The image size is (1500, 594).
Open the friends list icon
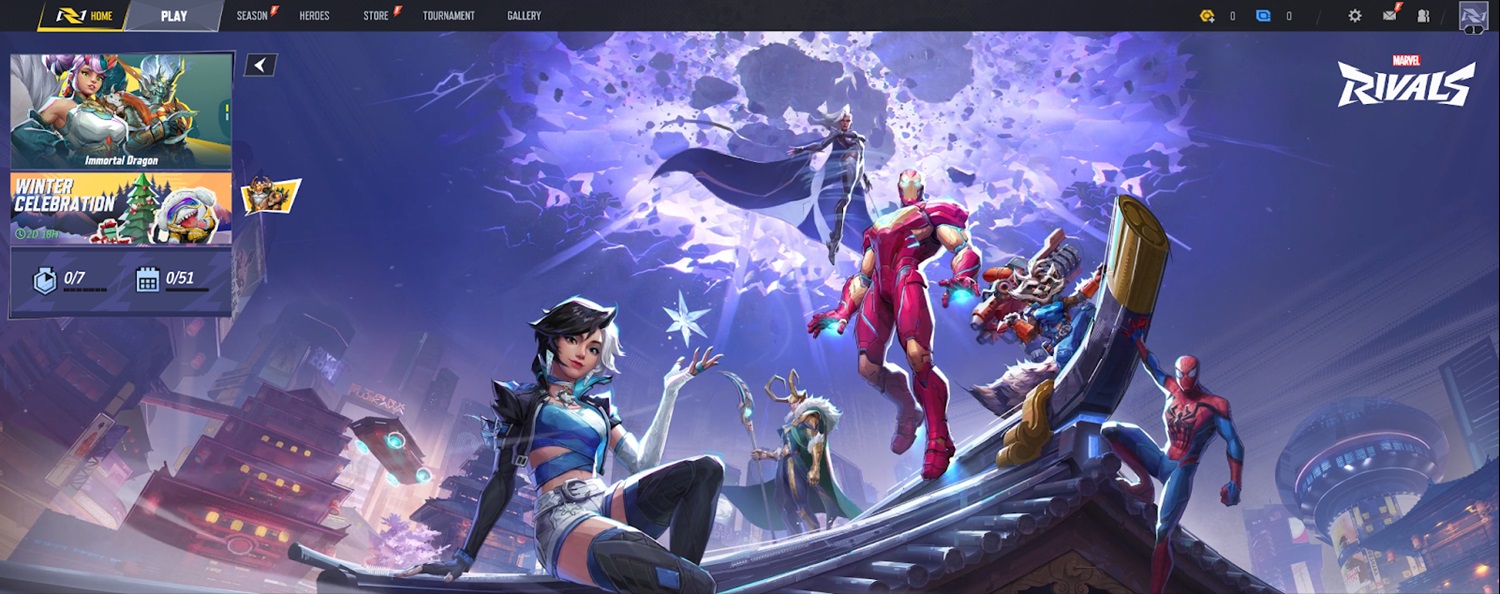click(x=1424, y=16)
